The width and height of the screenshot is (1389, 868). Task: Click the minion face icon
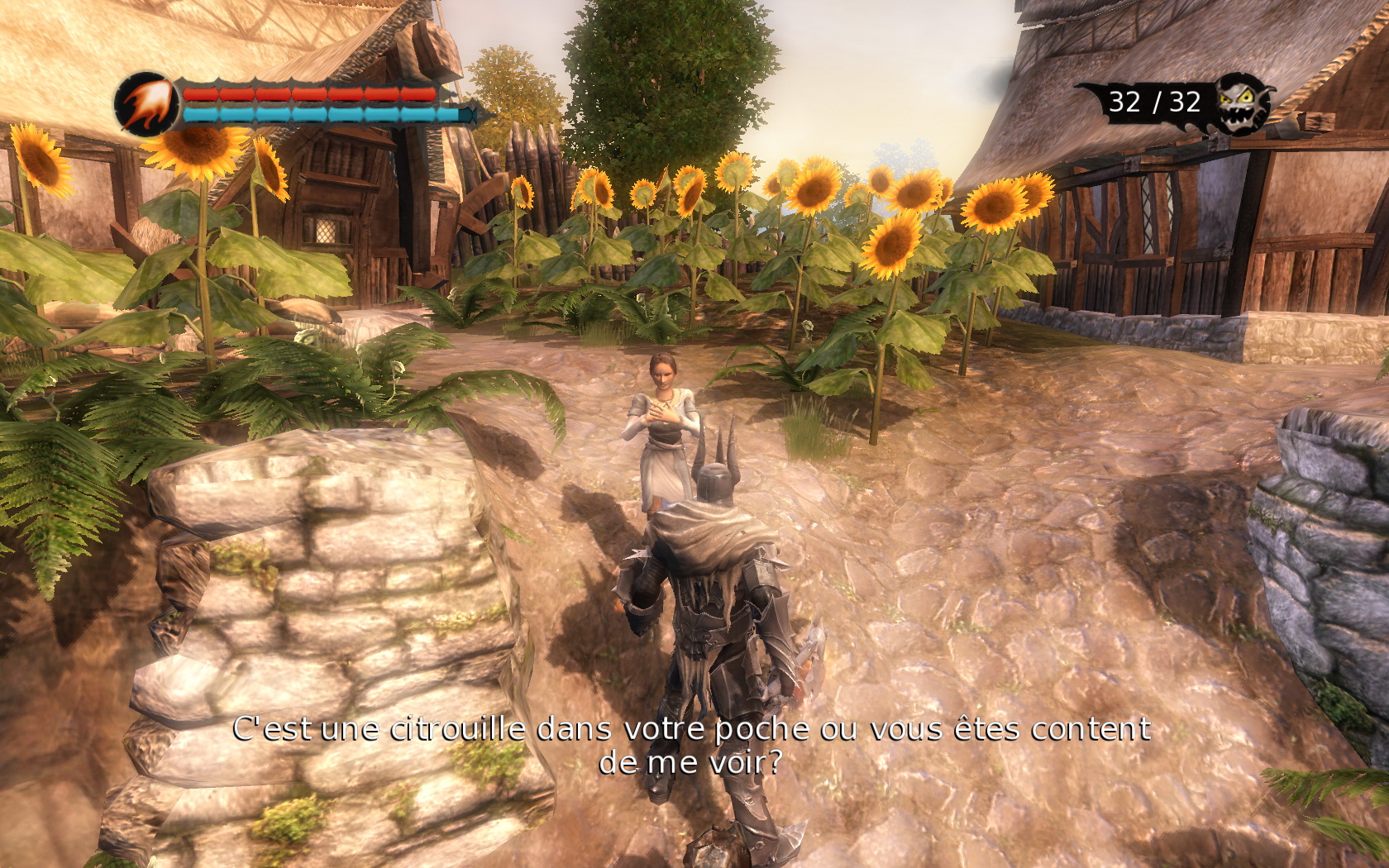point(1242,103)
